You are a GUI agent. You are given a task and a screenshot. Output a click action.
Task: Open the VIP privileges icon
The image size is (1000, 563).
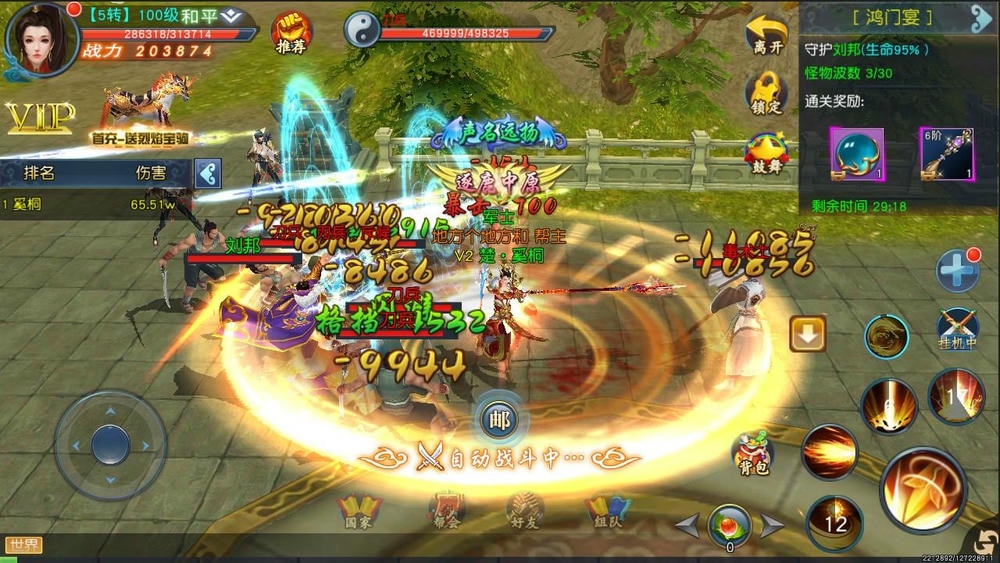coord(40,118)
